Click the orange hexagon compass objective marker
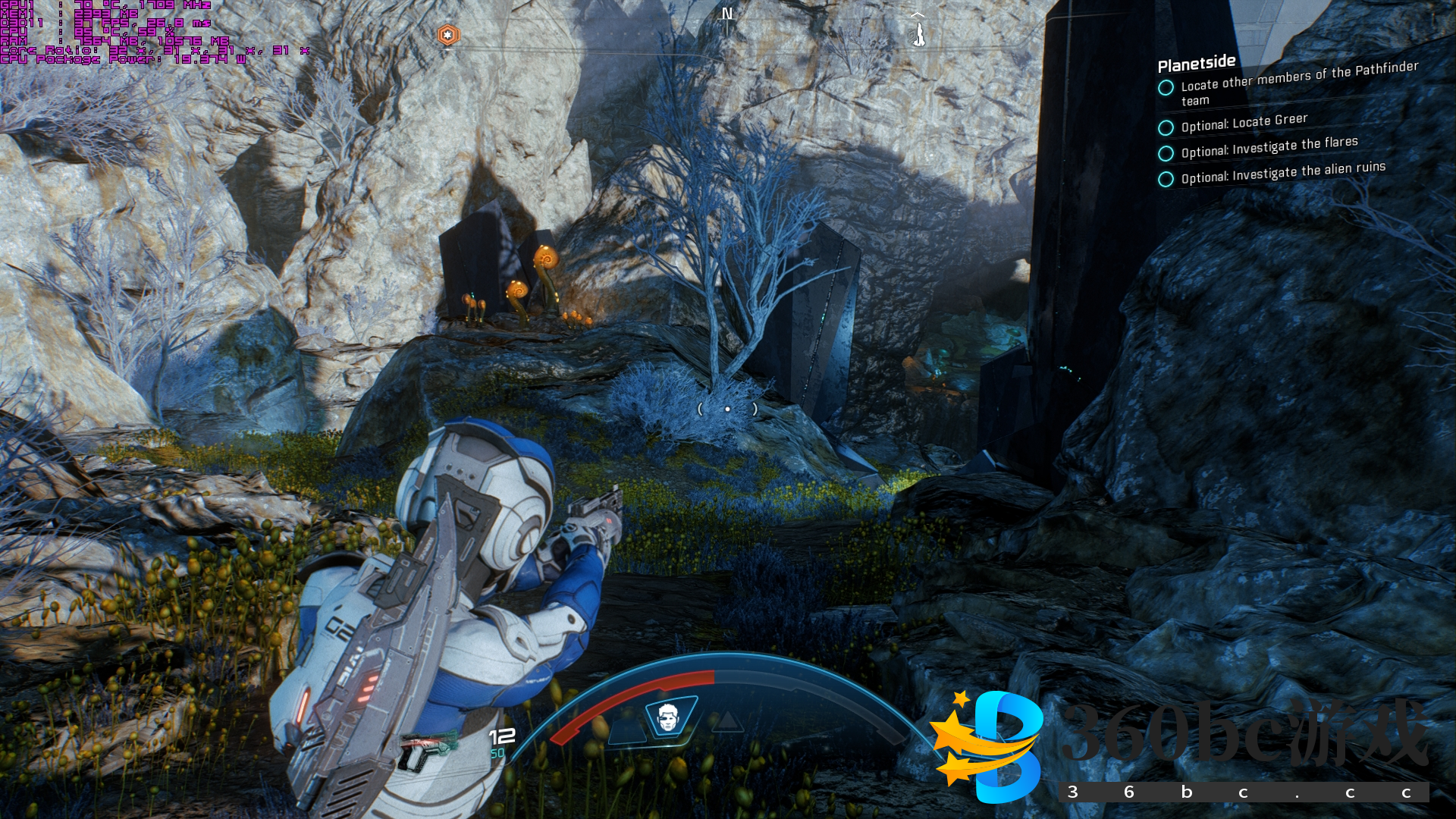 point(448,35)
